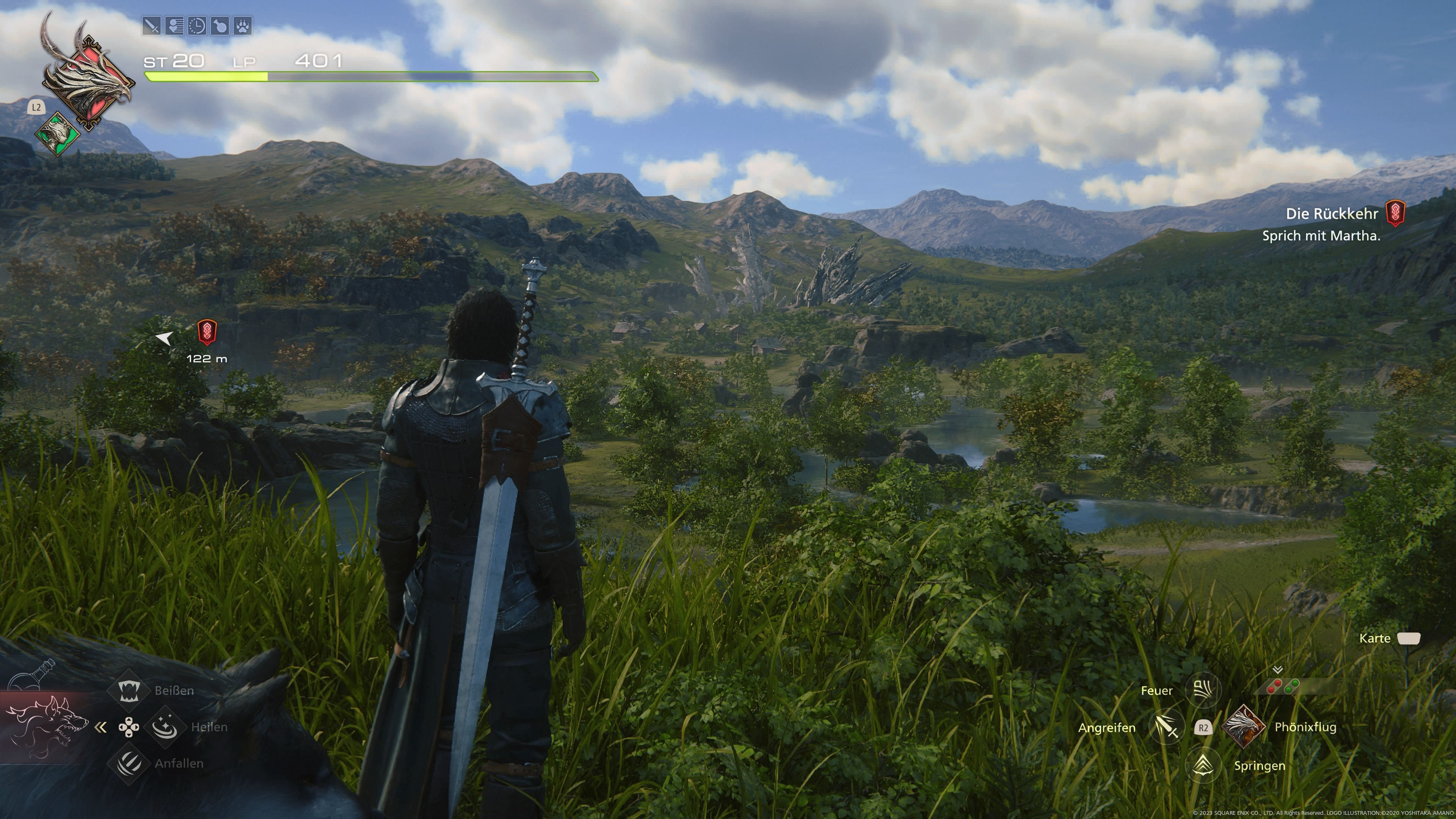Activate the Phönixflug eikon ability
The image size is (1456, 819).
tap(1243, 727)
